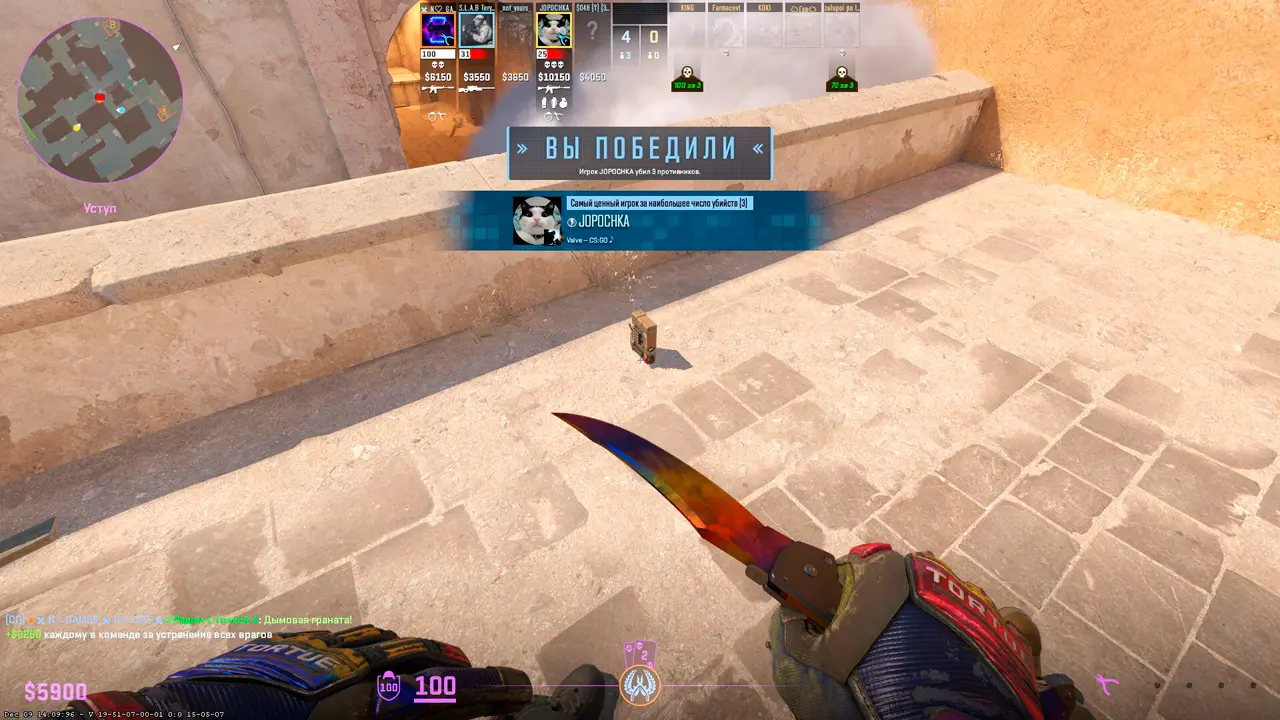Click the question-mark avatar in the top bar
The width and height of the screenshot is (1280, 720).
point(592,30)
